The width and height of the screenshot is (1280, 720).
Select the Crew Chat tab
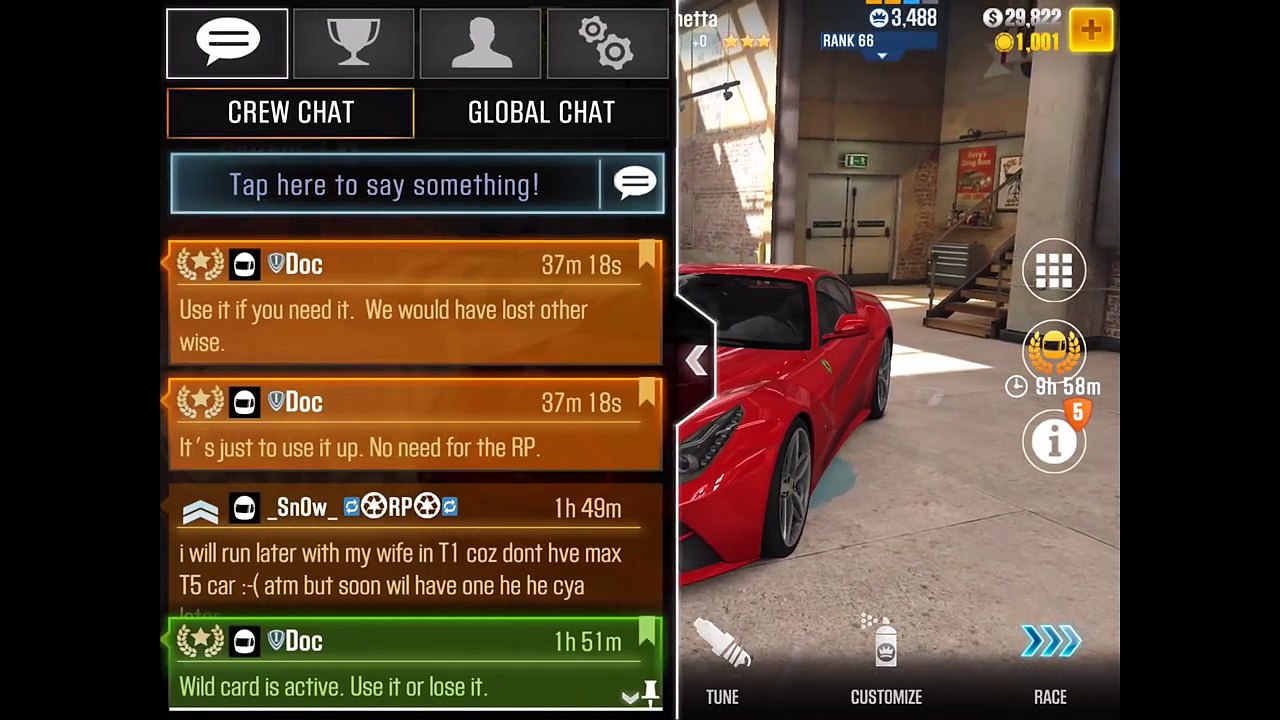(x=290, y=113)
